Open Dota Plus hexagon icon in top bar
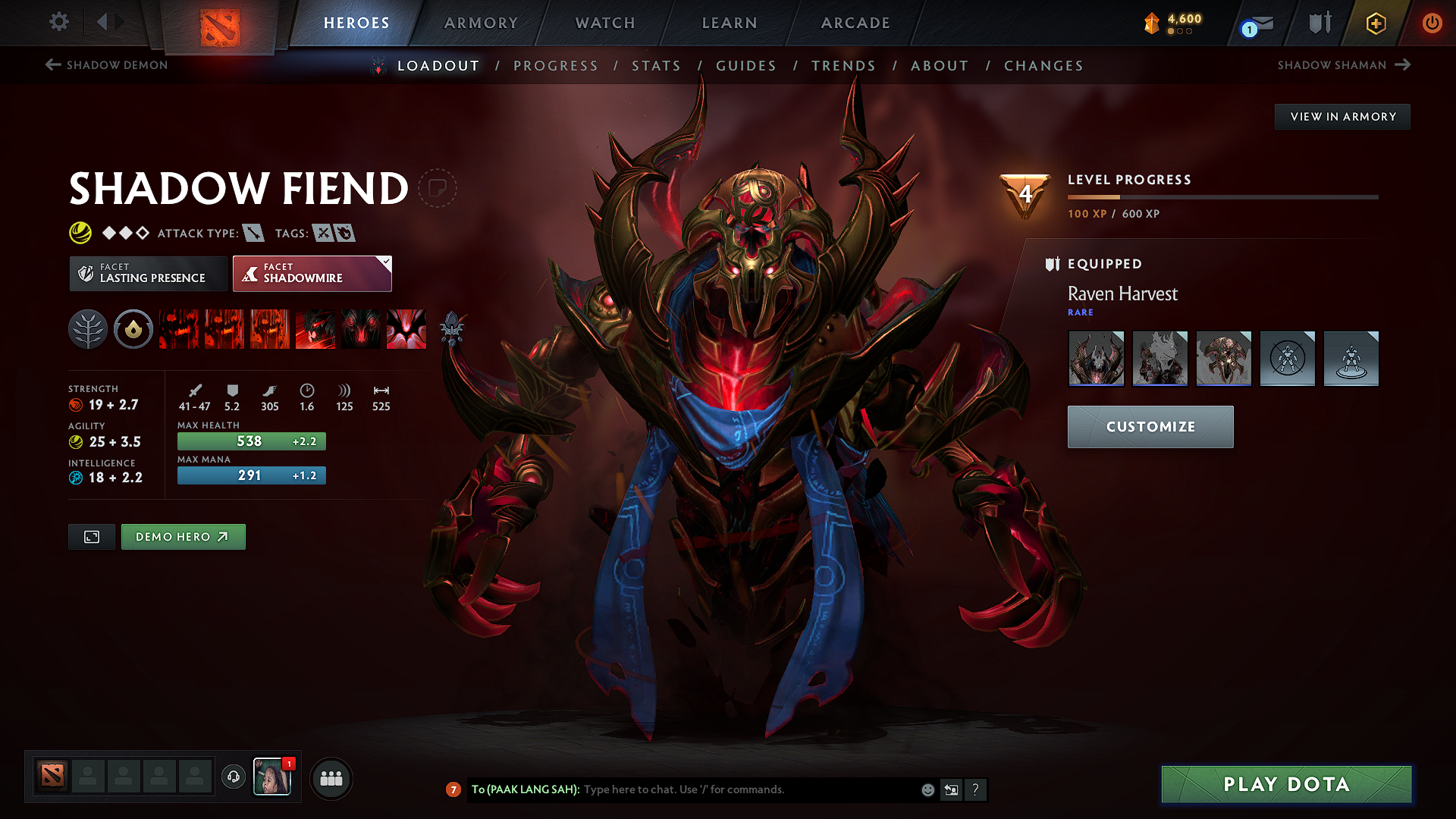 pos(1375,23)
